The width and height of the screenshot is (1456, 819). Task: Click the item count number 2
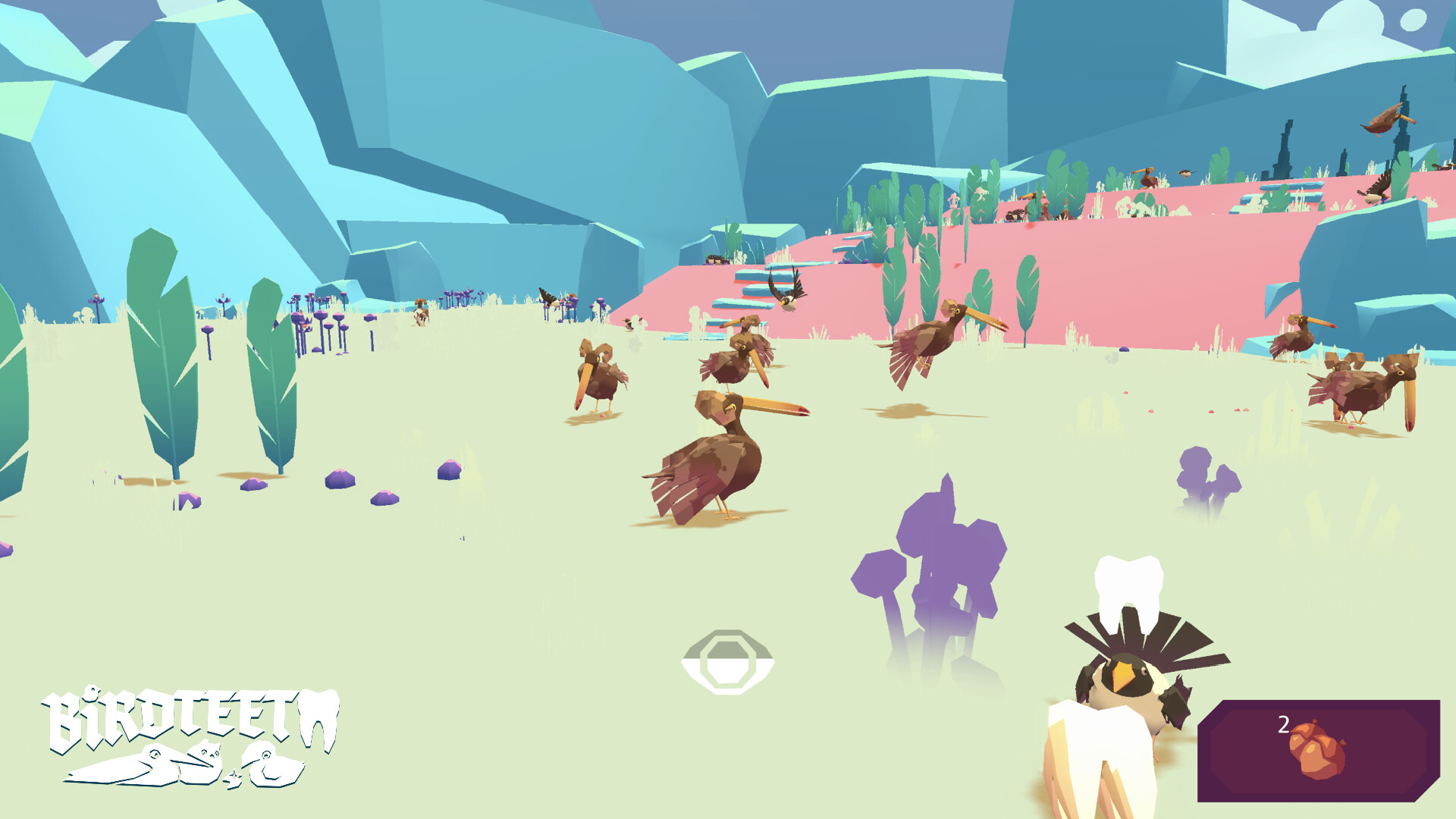point(1282,723)
